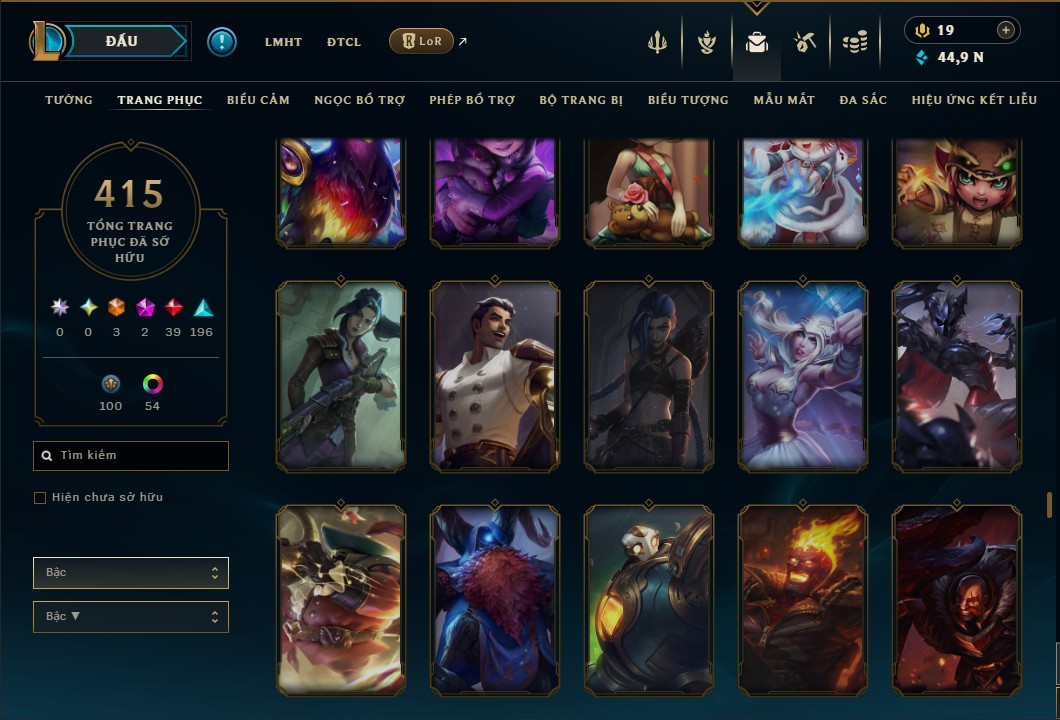Open the coin stack store icon

(854, 42)
